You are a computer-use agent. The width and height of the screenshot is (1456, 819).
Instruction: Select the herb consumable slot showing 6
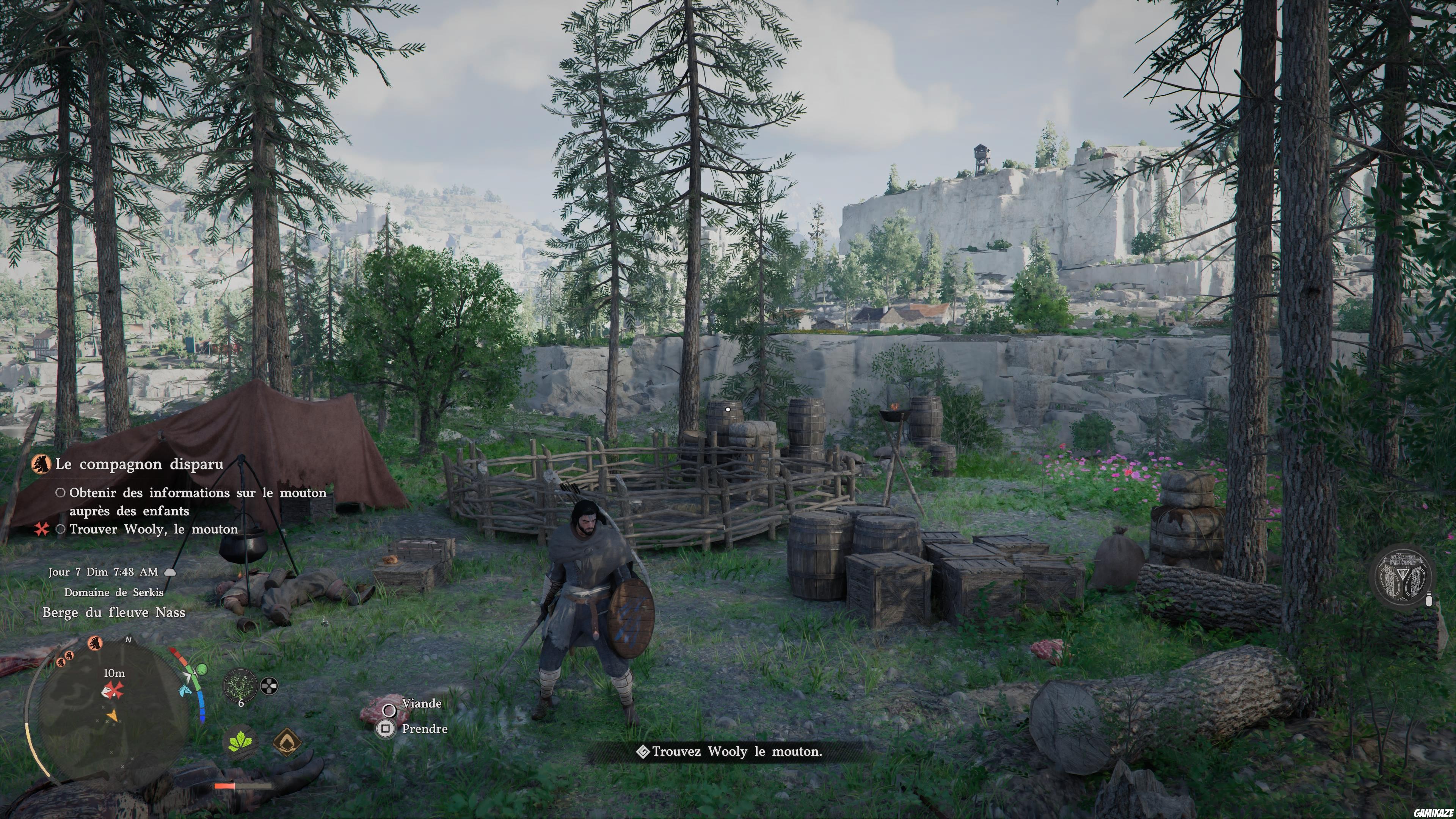(241, 686)
